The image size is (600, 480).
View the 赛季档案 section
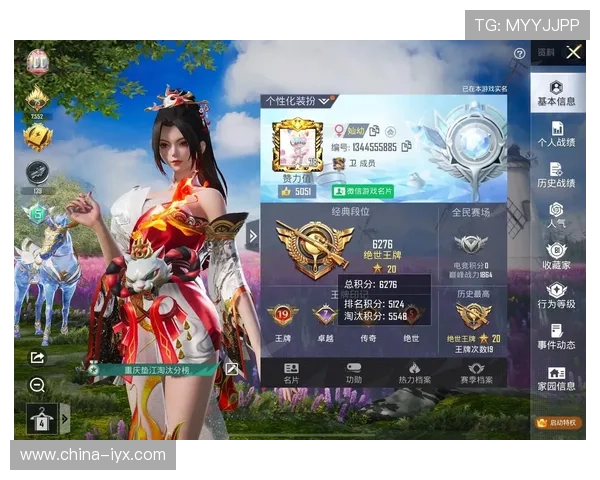[x=476, y=373]
